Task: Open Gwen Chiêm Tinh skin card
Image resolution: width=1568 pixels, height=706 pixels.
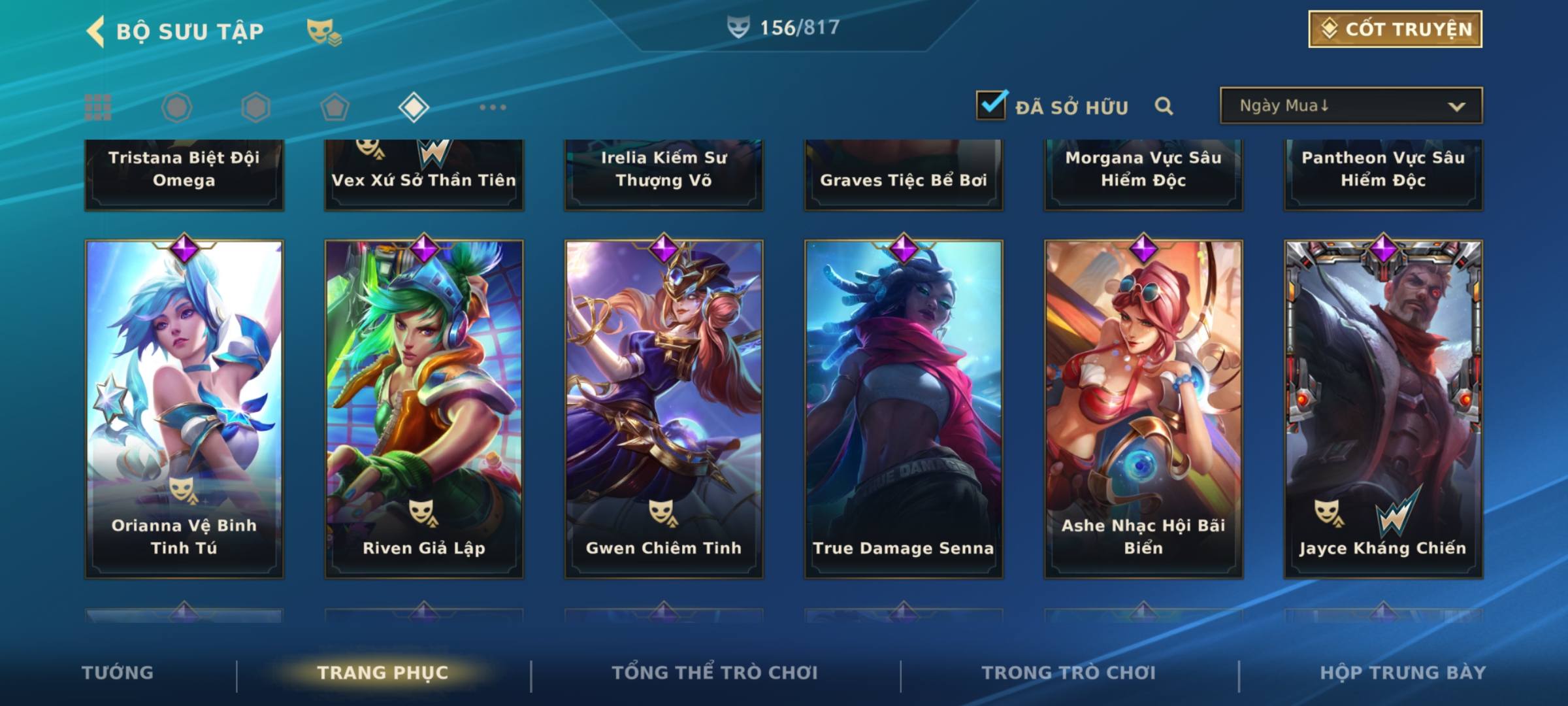Action: [664, 409]
